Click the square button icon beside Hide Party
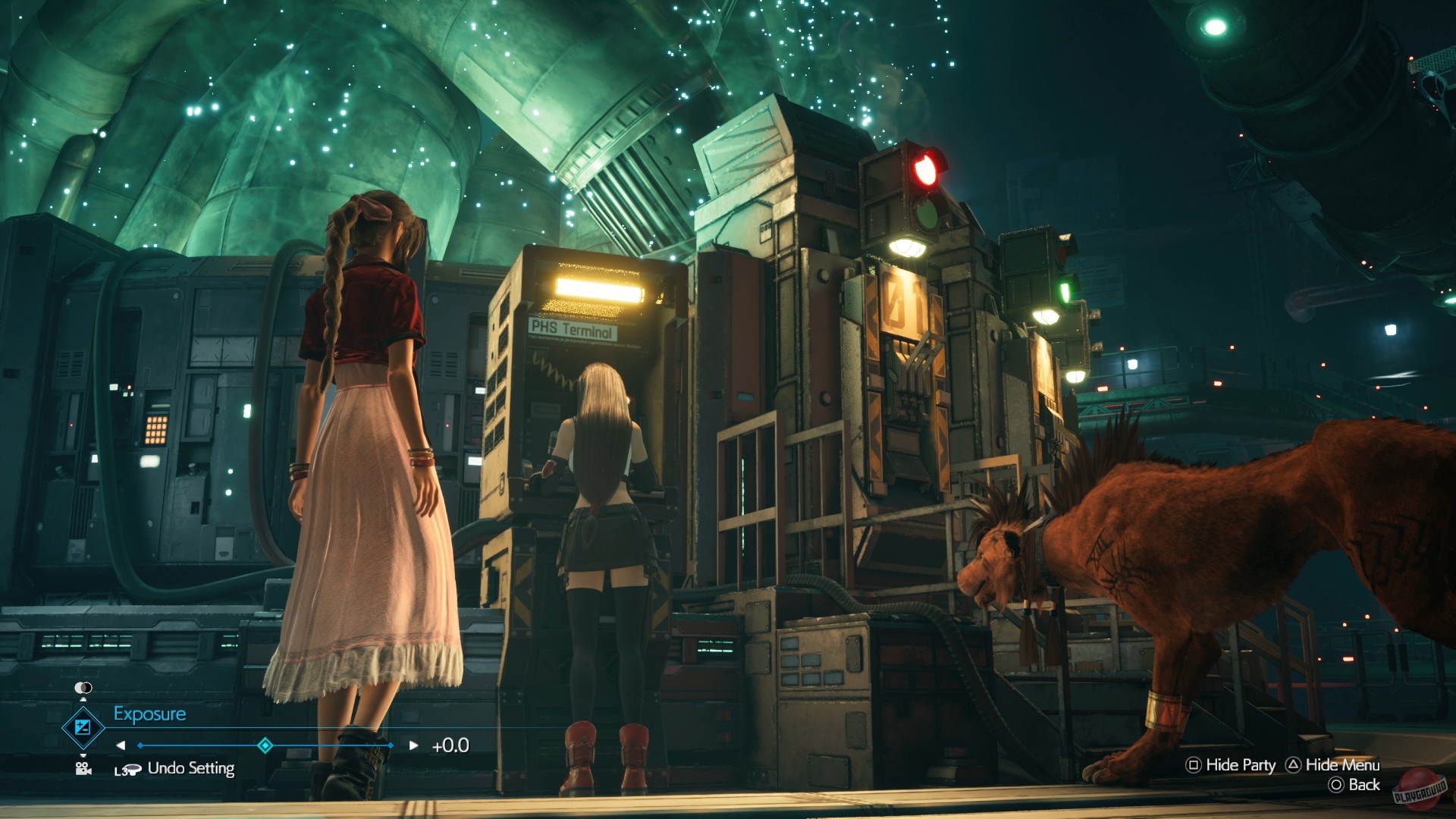 click(x=1193, y=765)
